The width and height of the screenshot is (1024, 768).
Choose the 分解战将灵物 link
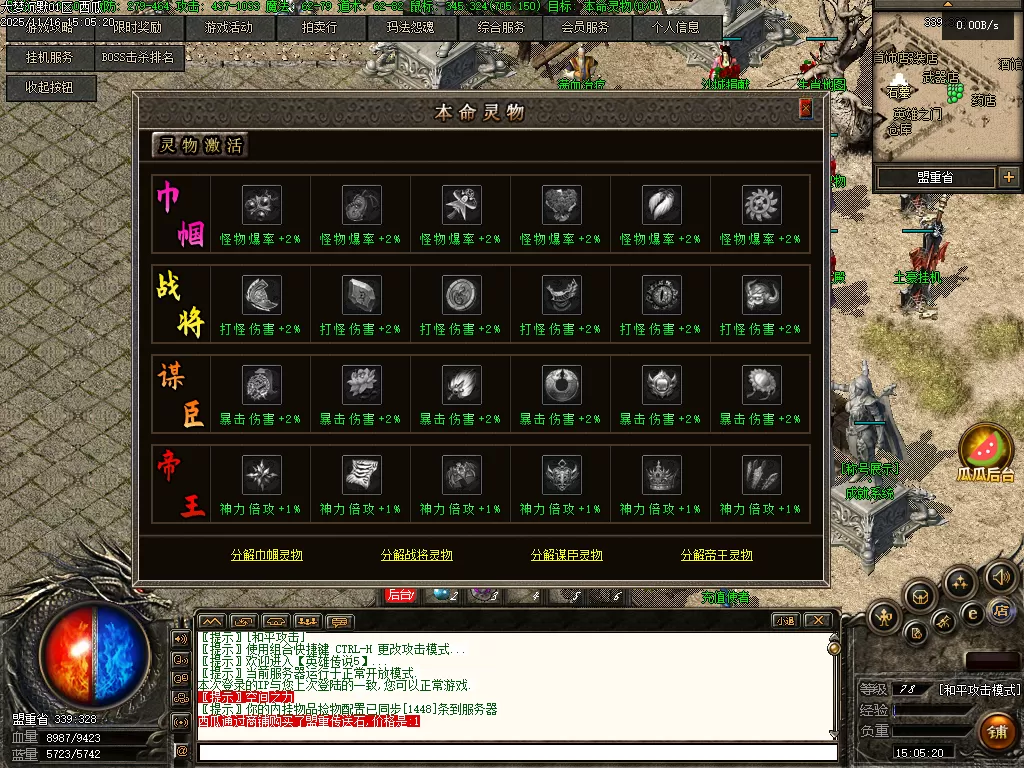pyautogui.click(x=416, y=555)
